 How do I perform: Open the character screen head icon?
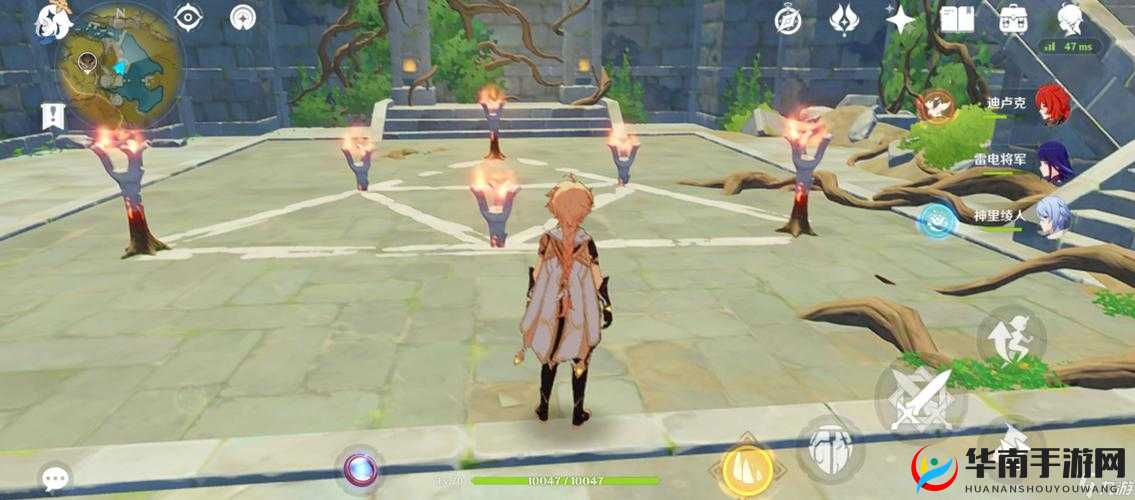(1070, 18)
